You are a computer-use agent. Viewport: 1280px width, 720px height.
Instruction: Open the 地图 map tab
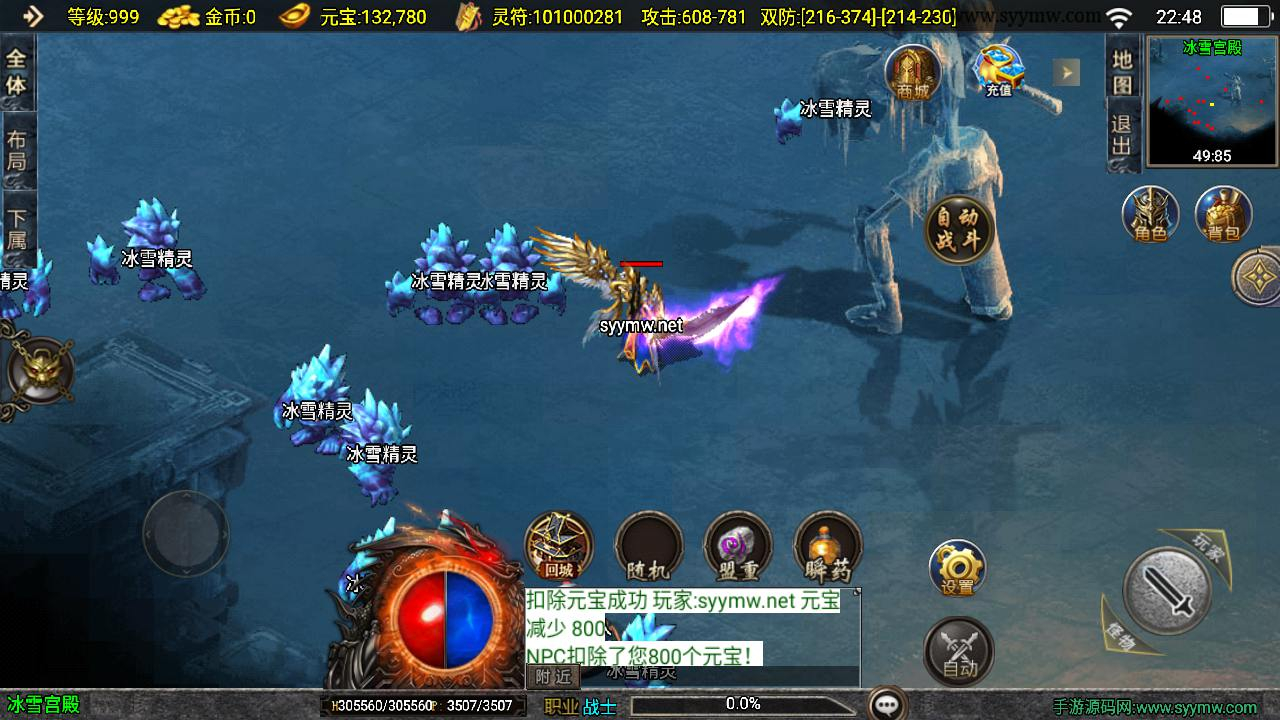(1122, 71)
